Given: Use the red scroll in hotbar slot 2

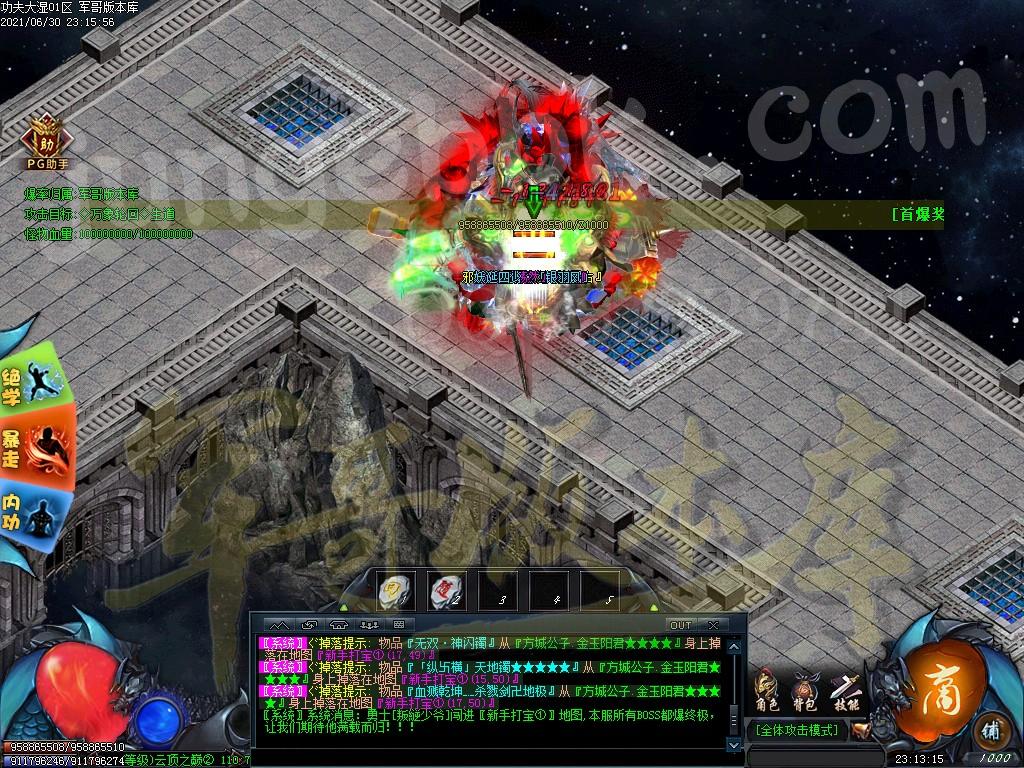Looking at the screenshot, I should (447, 592).
